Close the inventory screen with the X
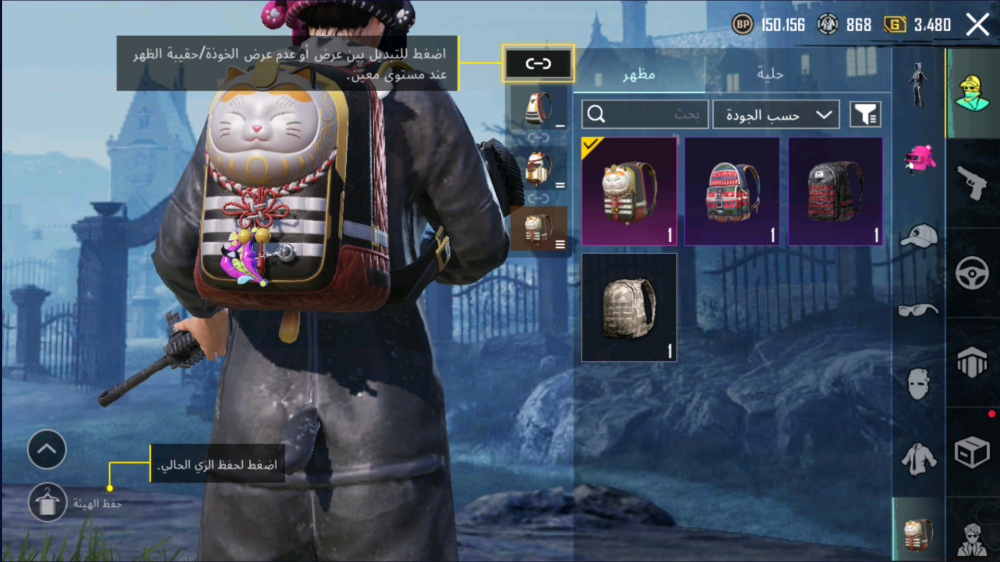Viewport: 1000px width, 562px height. pyautogui.click(x=977, y=25)
